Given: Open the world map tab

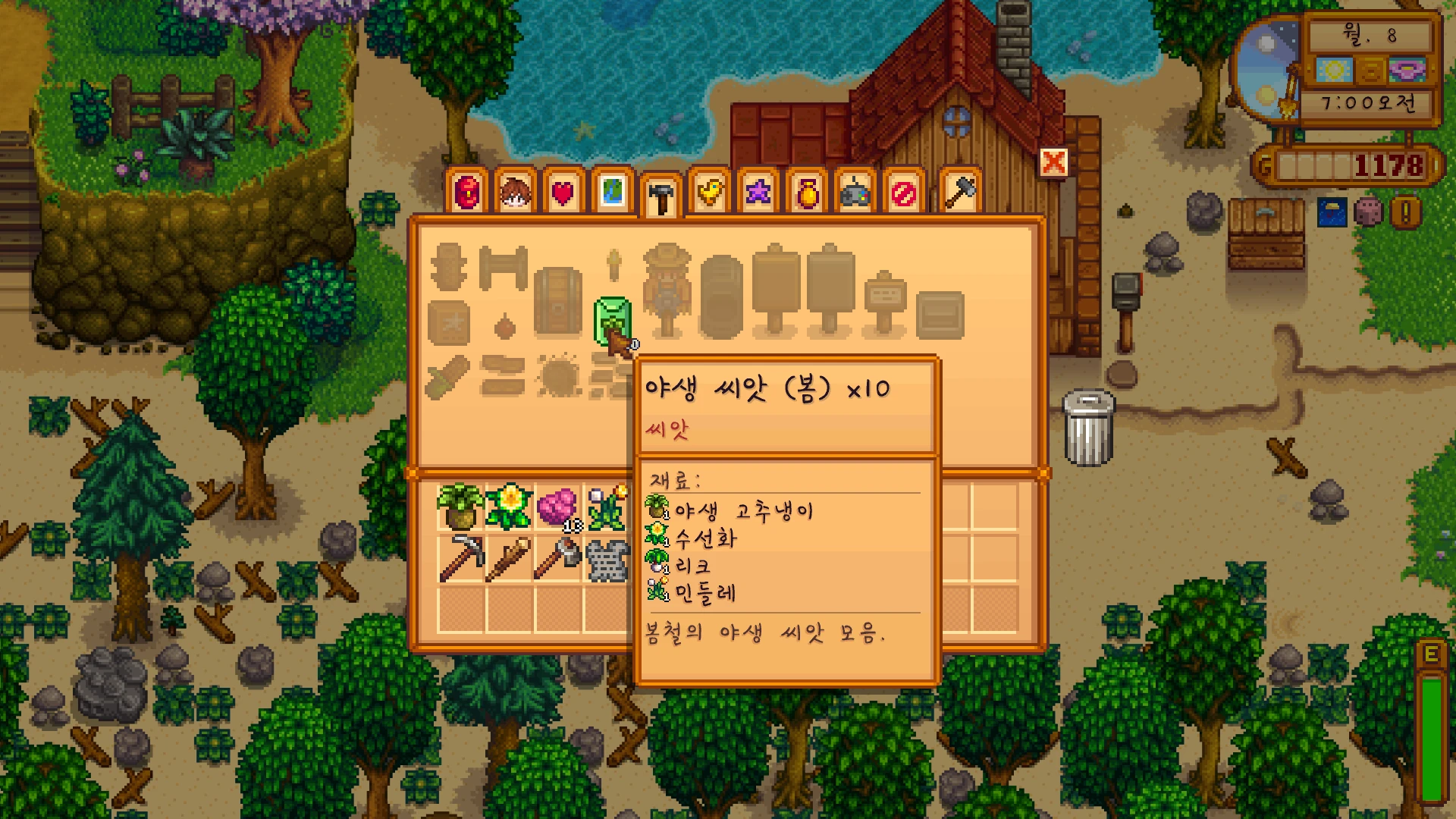Looking at the screenshot, I should coord(613,192).
